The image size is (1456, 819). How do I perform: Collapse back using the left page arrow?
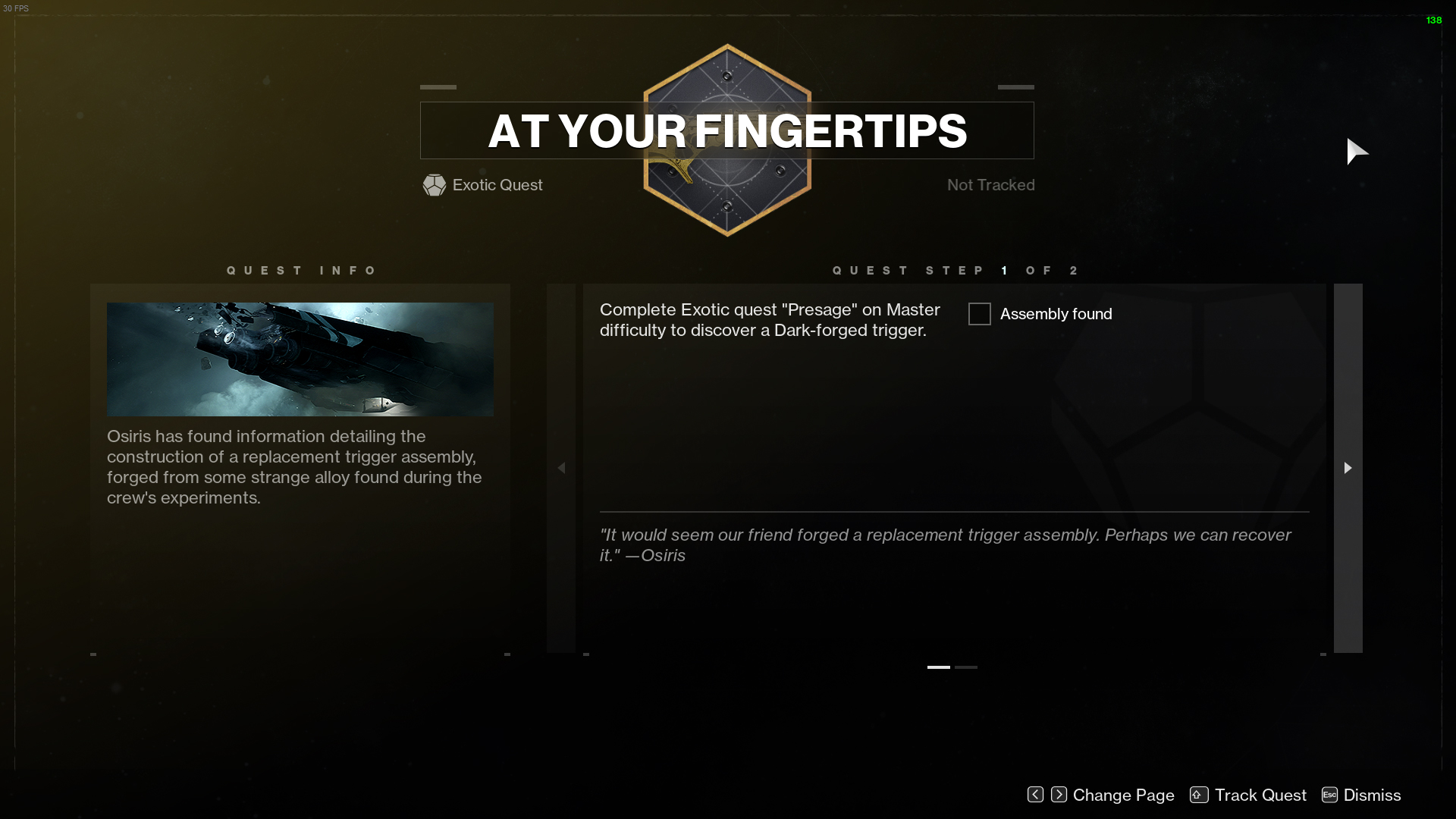[x=562, y=468]
